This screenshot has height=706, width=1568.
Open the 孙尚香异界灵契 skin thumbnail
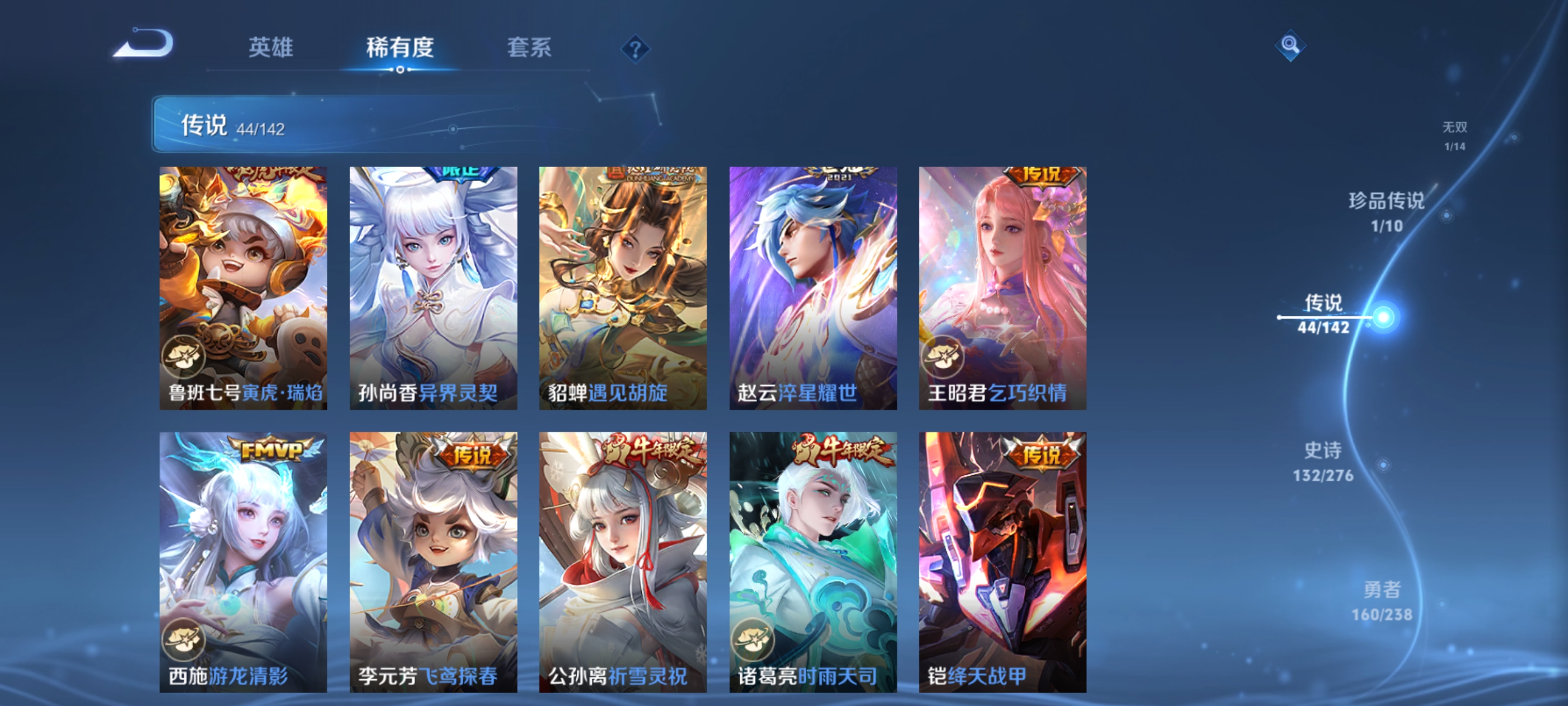pos(433,286)
